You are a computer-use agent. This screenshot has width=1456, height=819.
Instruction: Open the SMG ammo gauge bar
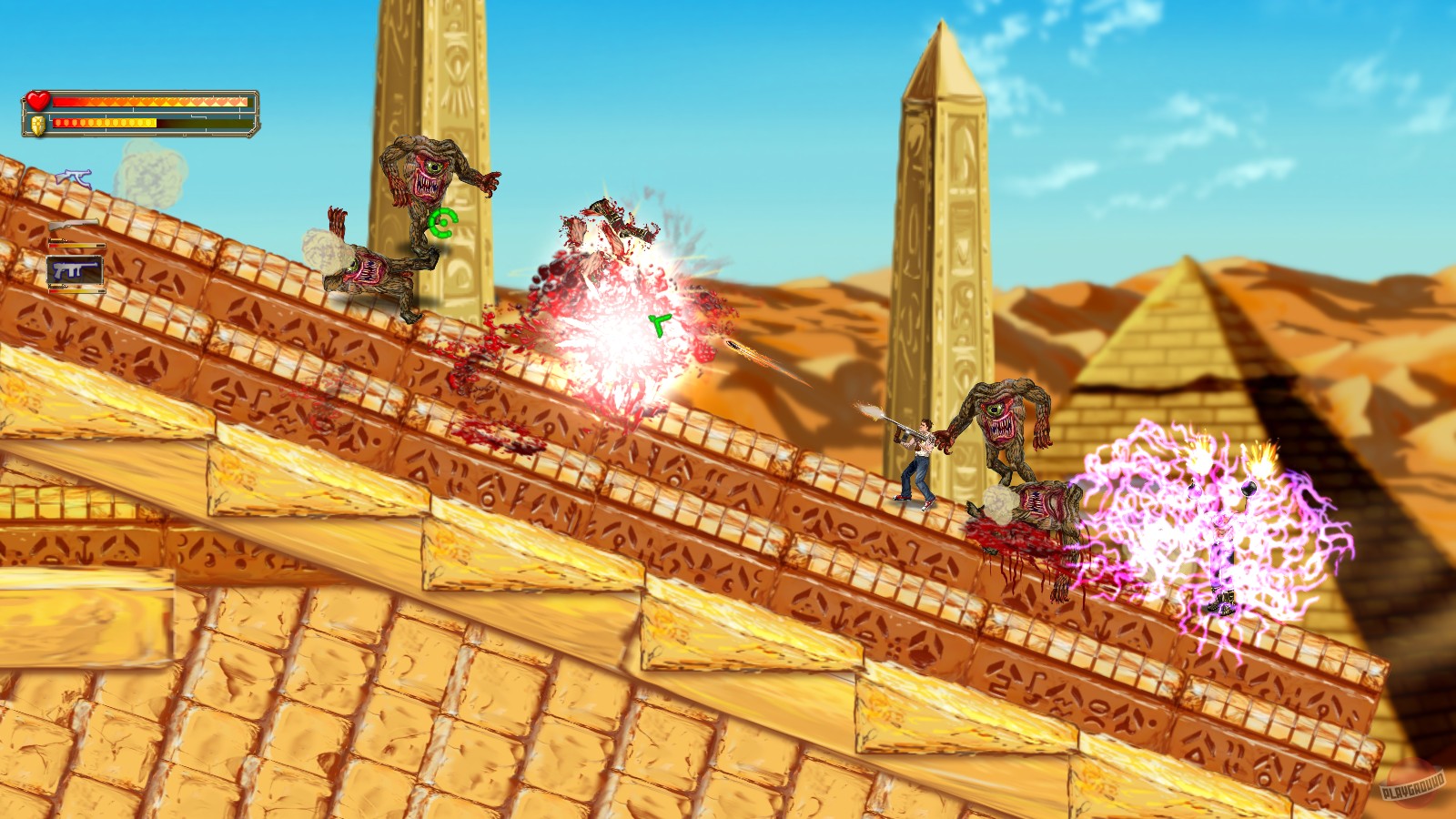pos(76,290)
